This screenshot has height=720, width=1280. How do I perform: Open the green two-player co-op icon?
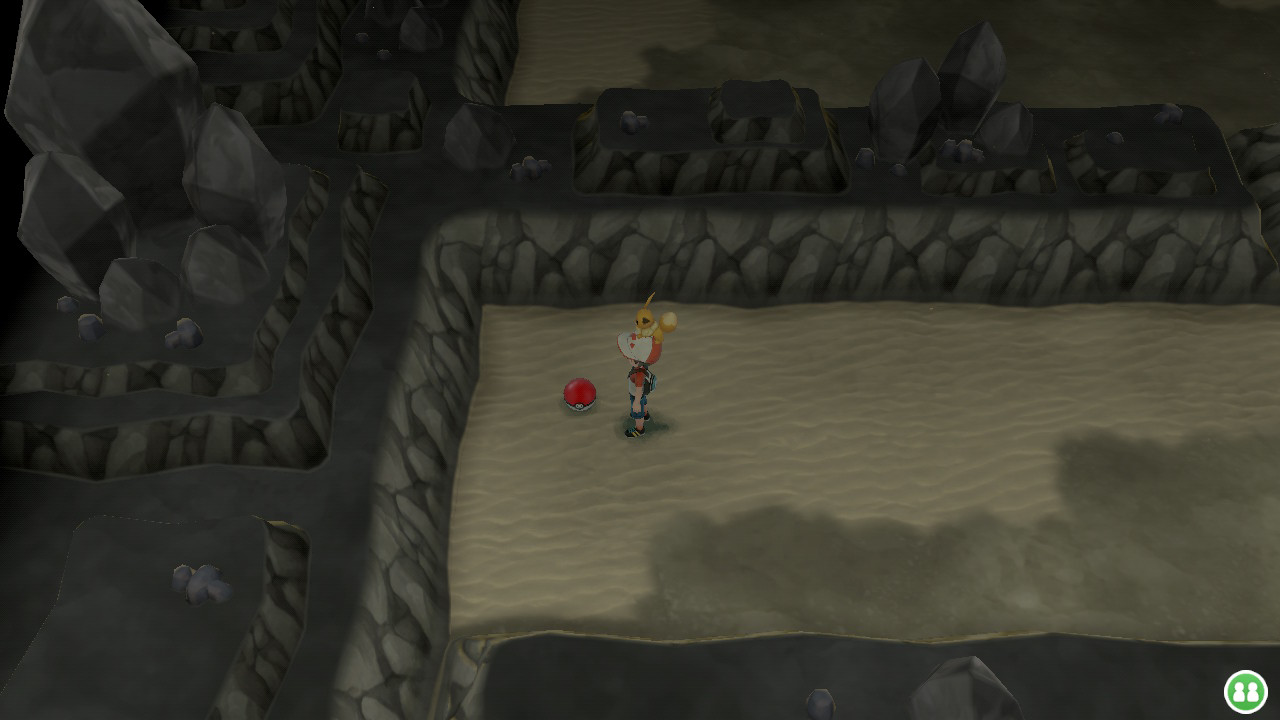pyautogui.click(x=1245, y=691)
